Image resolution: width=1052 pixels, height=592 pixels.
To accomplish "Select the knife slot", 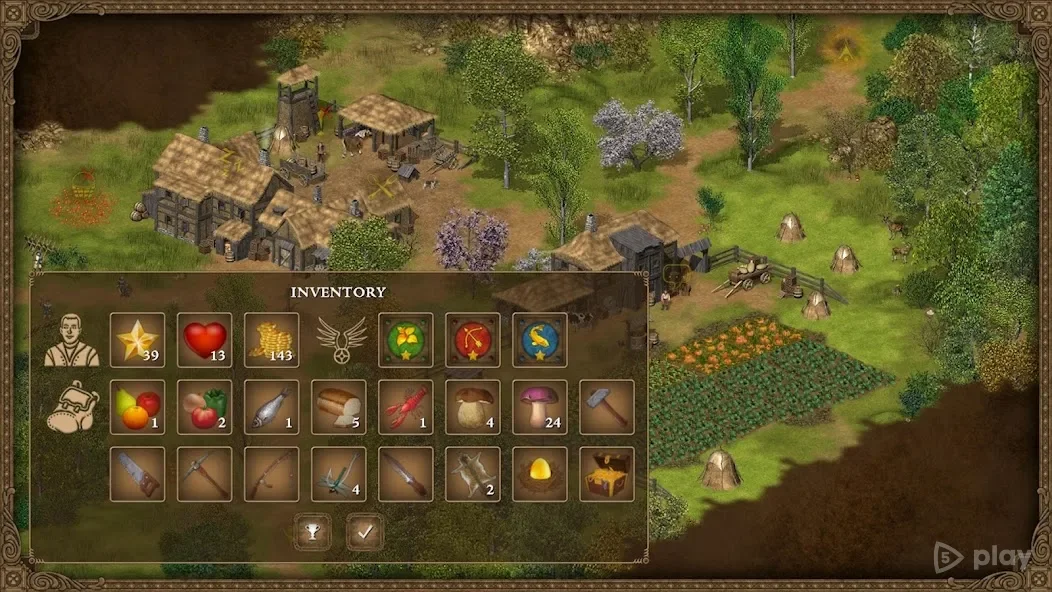I will 405,473.
